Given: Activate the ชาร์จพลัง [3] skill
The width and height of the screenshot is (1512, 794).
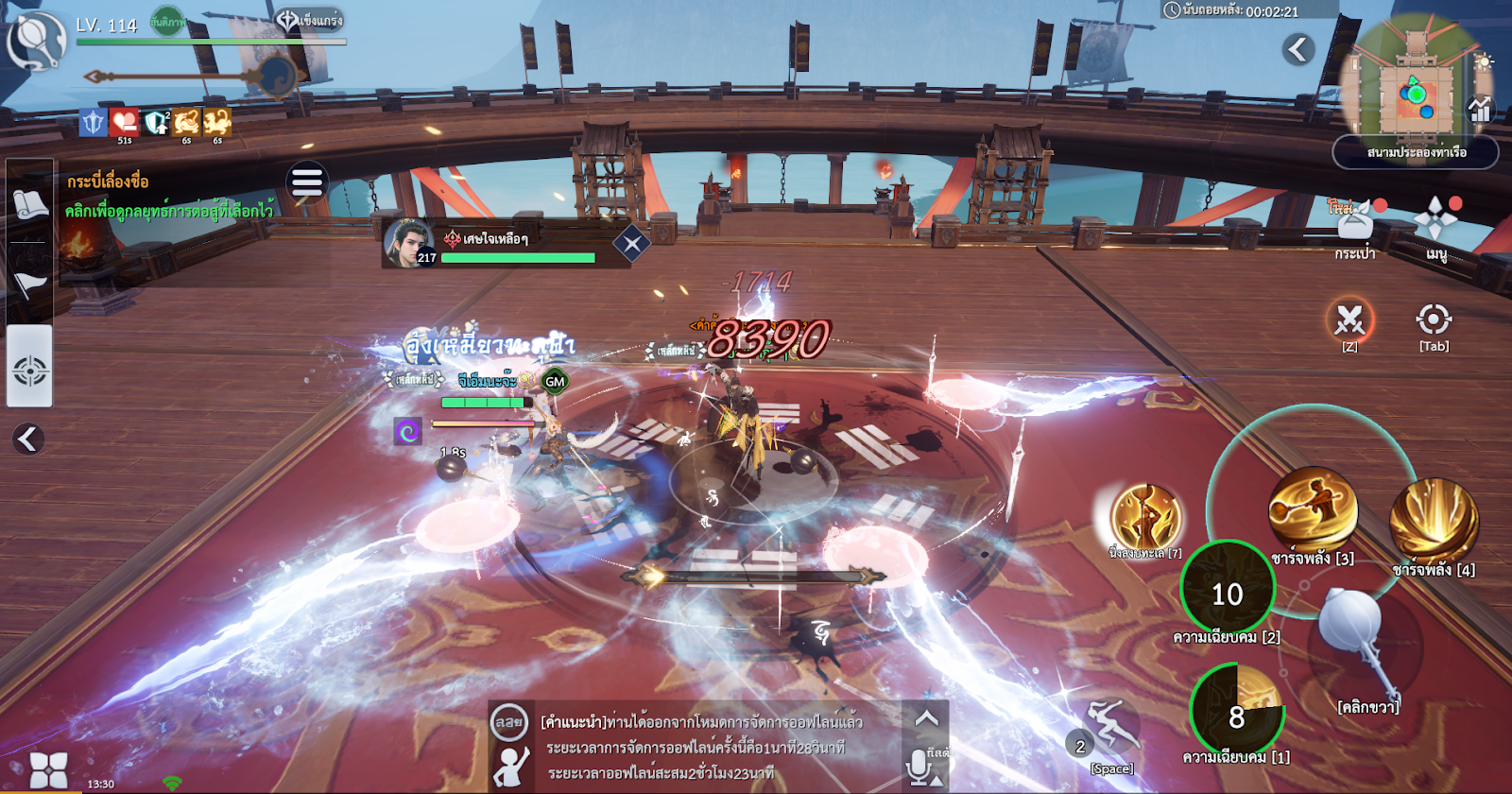Looking at the screenshot, I should [x=1313, y=511].
